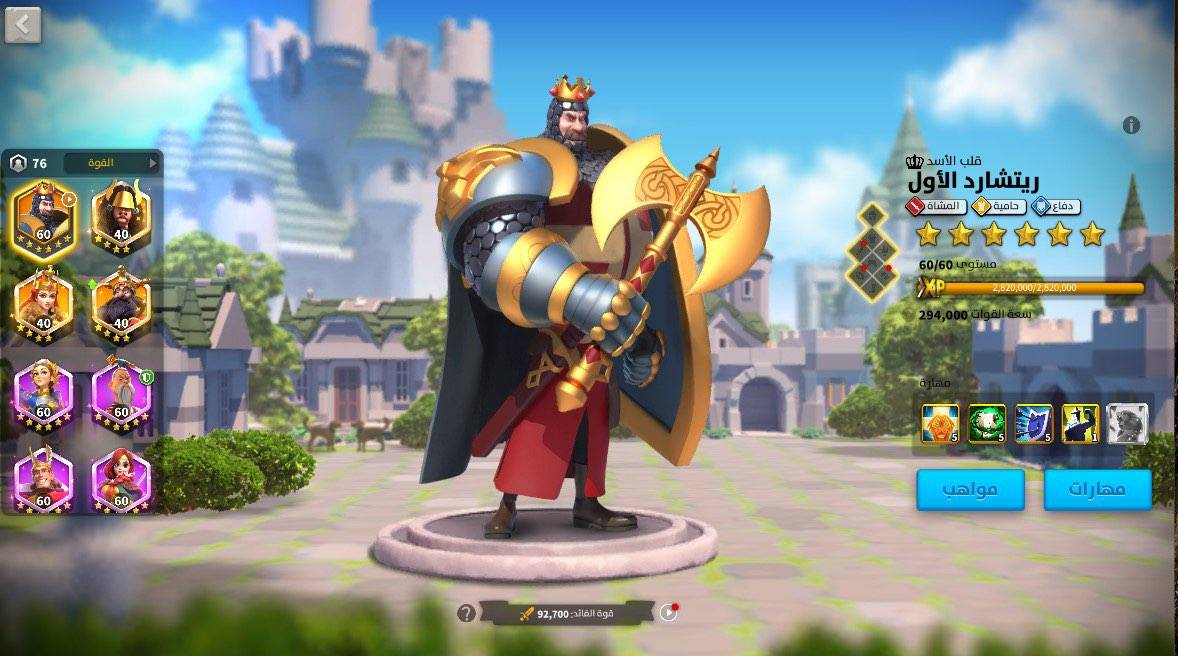View the orange lion shield skill
The height and width of the screenshot is (656, 1178).
940,423
